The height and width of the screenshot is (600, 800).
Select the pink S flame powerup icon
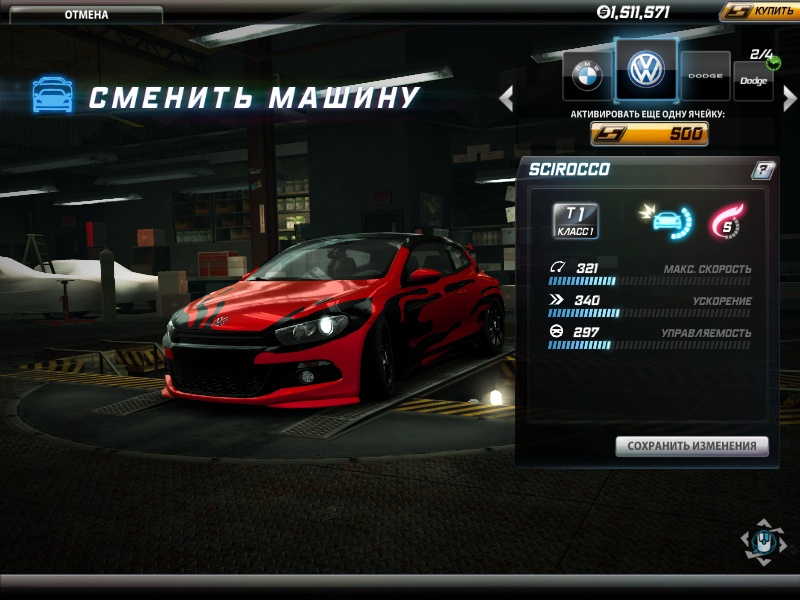click(x=726, y=221)
